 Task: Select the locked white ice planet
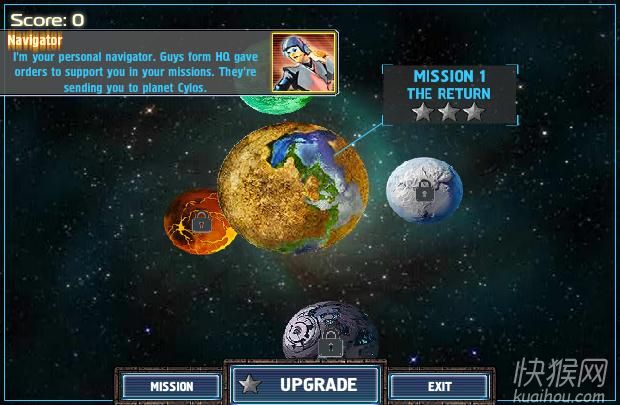click(x=424, y=192)
